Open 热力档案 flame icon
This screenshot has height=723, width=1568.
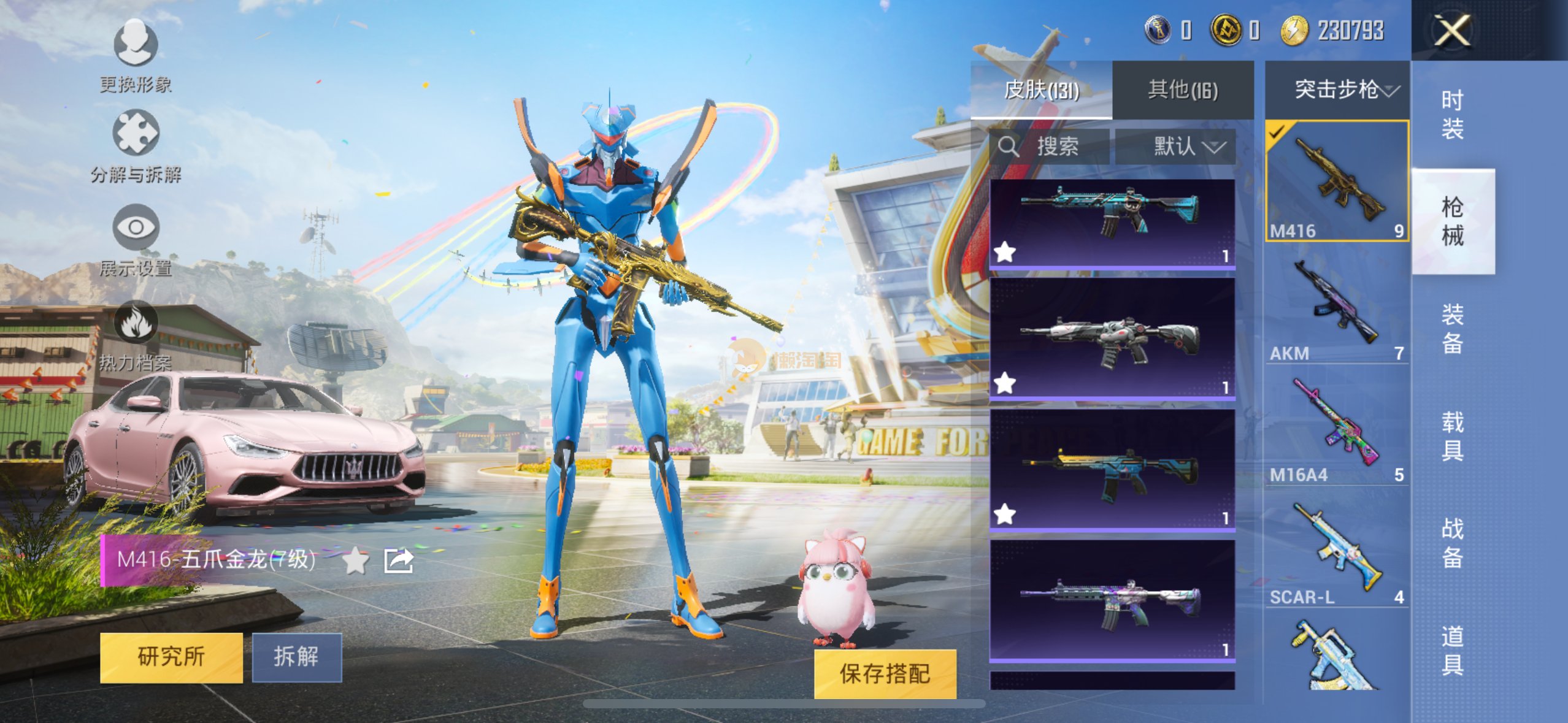[x=136, y=335]
